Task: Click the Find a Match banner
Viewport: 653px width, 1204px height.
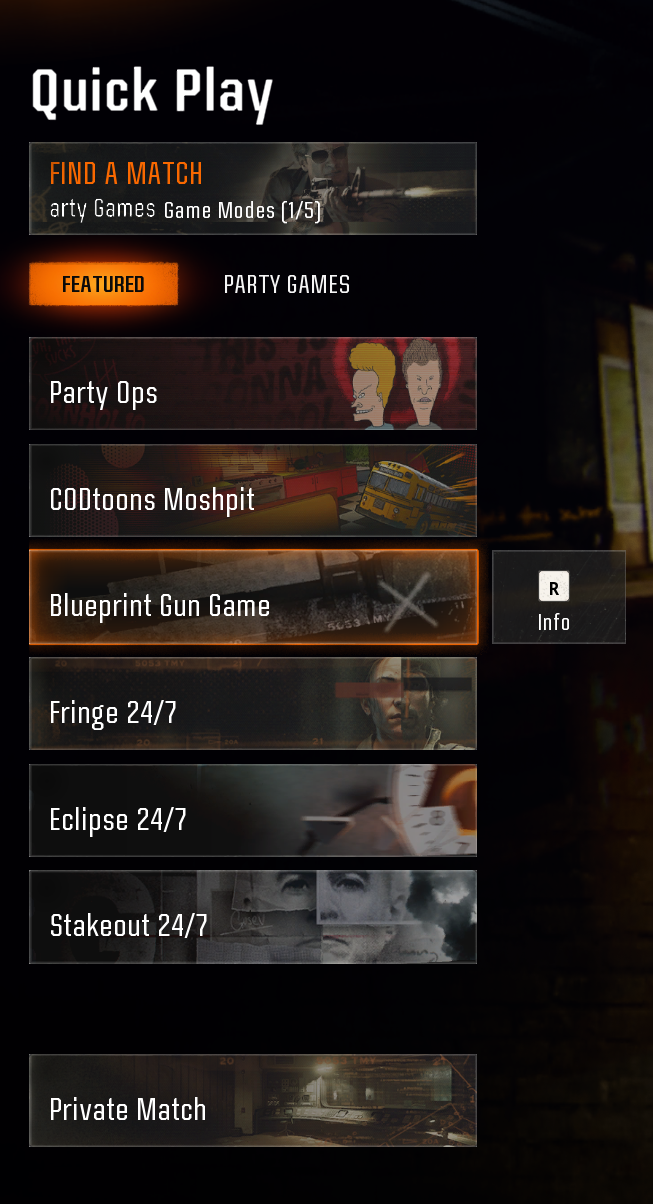Action: point(252,188)
